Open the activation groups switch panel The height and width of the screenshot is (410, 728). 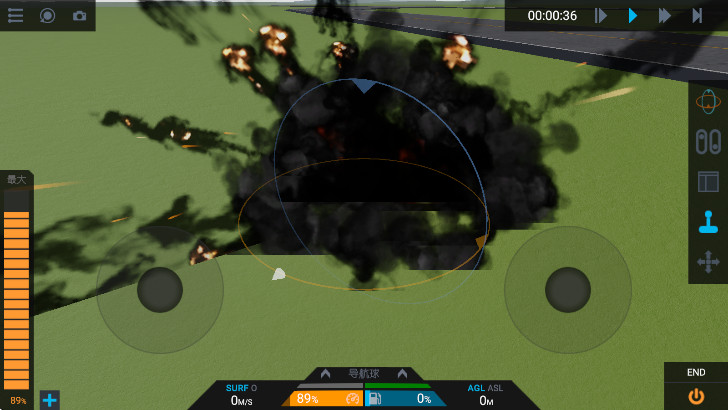(708, 141)
